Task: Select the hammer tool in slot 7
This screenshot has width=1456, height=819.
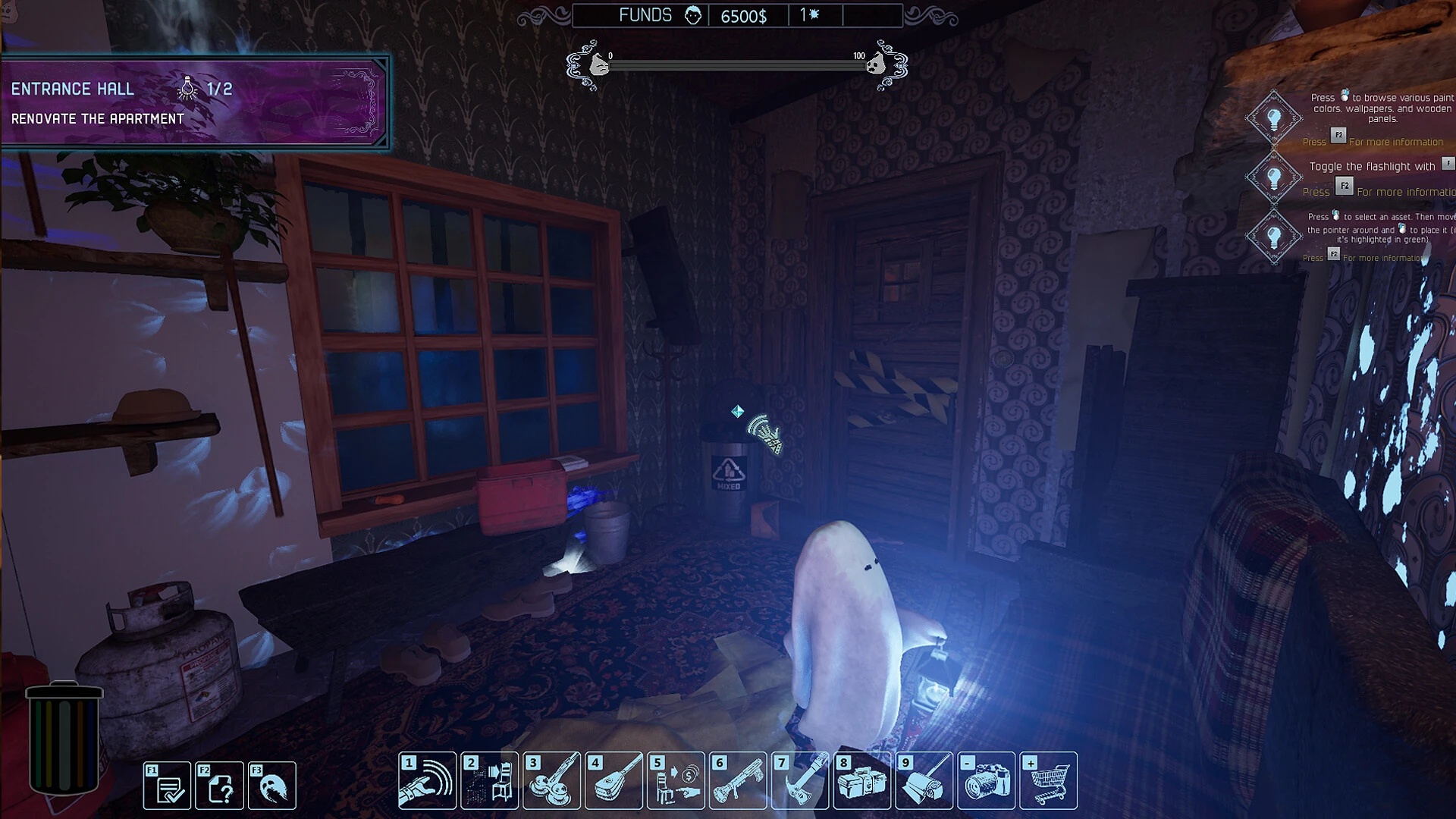Action: (801, 781)
